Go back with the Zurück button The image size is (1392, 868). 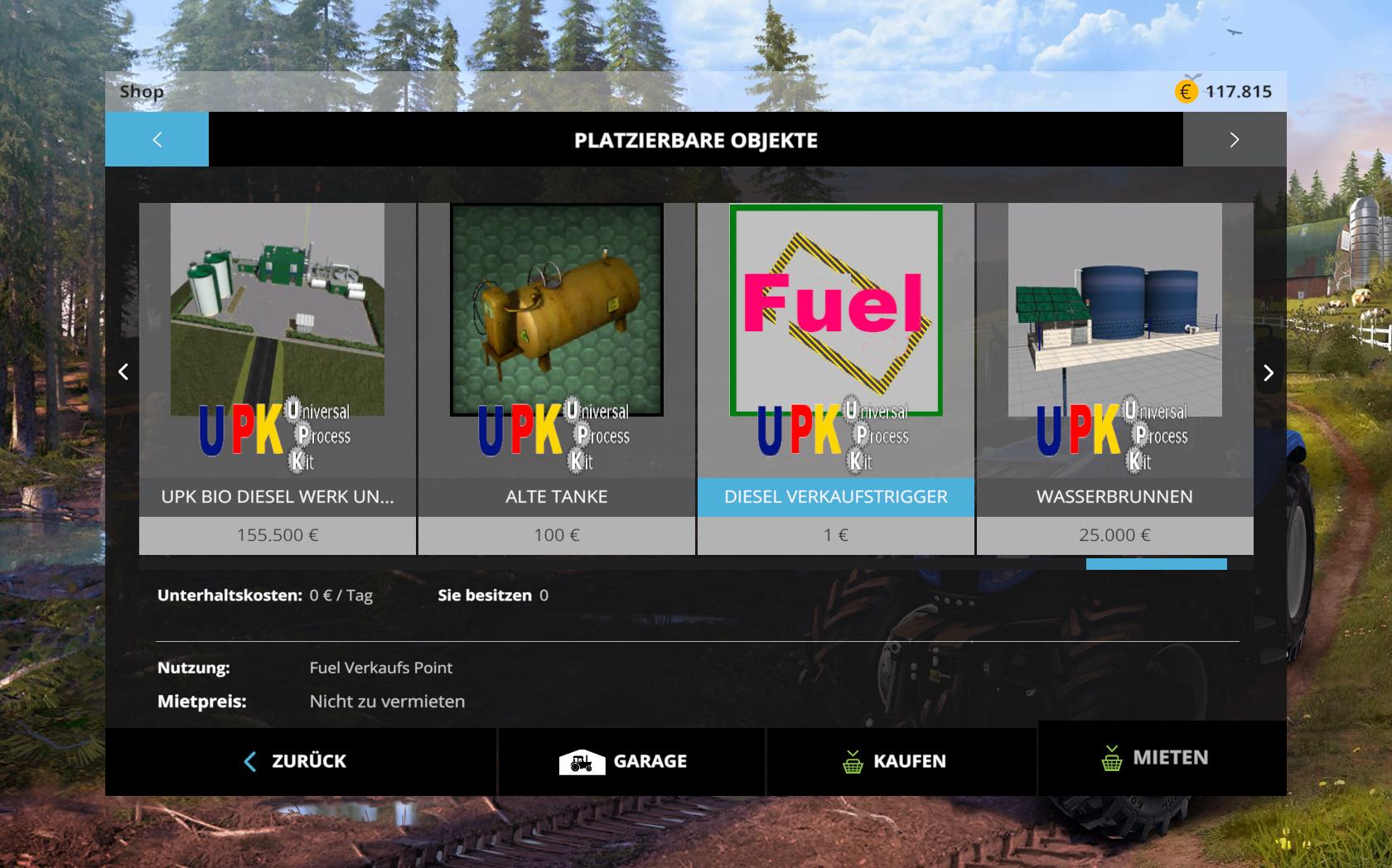300,761
